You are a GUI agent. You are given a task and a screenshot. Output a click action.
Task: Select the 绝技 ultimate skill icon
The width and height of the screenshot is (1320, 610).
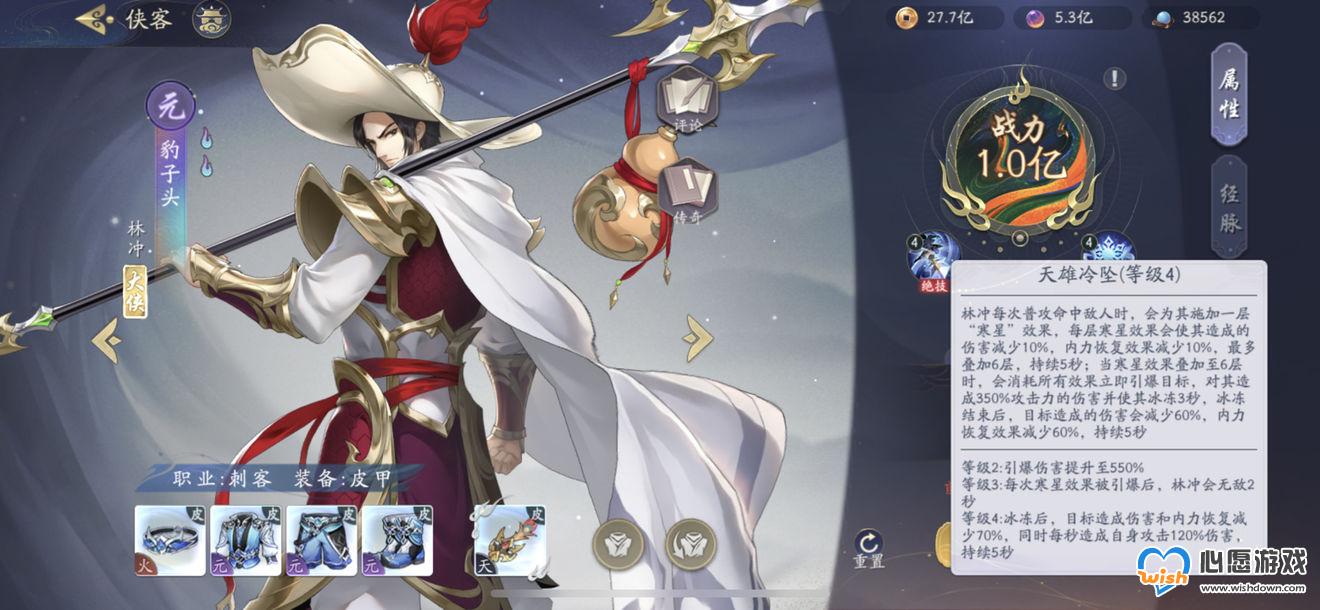point(932,257)
